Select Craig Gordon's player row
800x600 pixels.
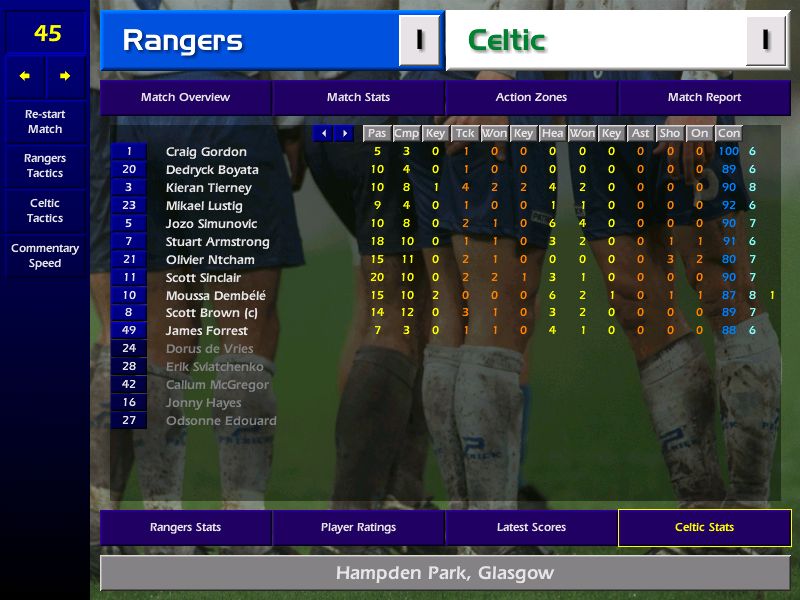[206, 152]
